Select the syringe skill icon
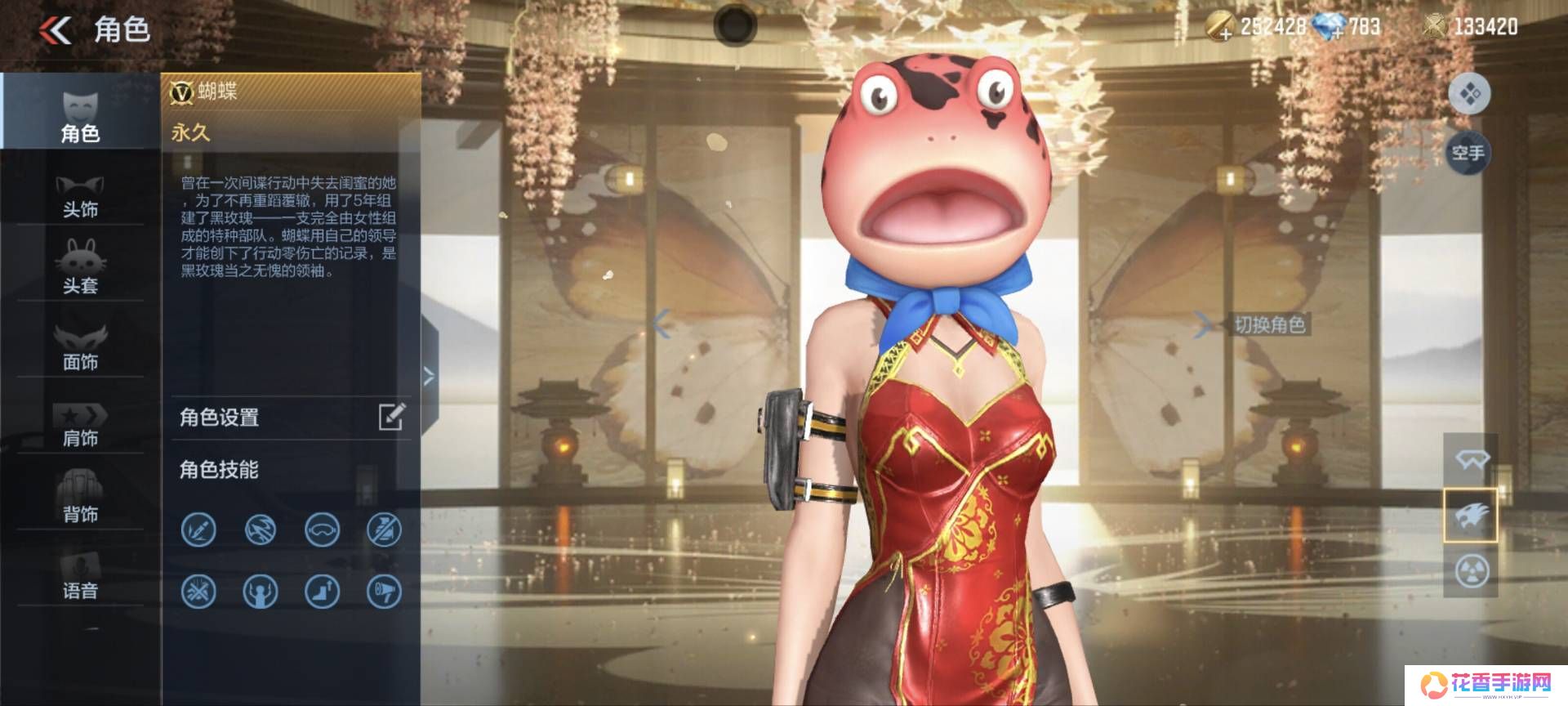Image resolution: width=1568 pixels, height=706 pixels. (x=198, y=529)
